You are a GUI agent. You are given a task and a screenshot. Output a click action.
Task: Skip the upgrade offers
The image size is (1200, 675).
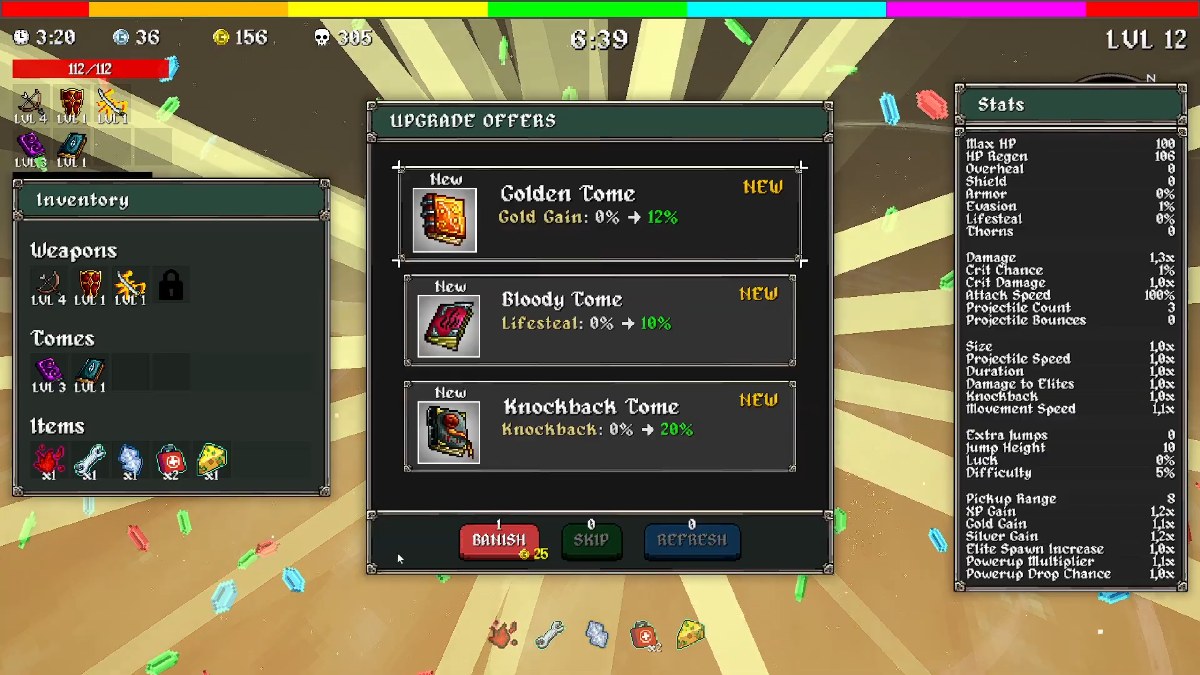coord(591,541)
